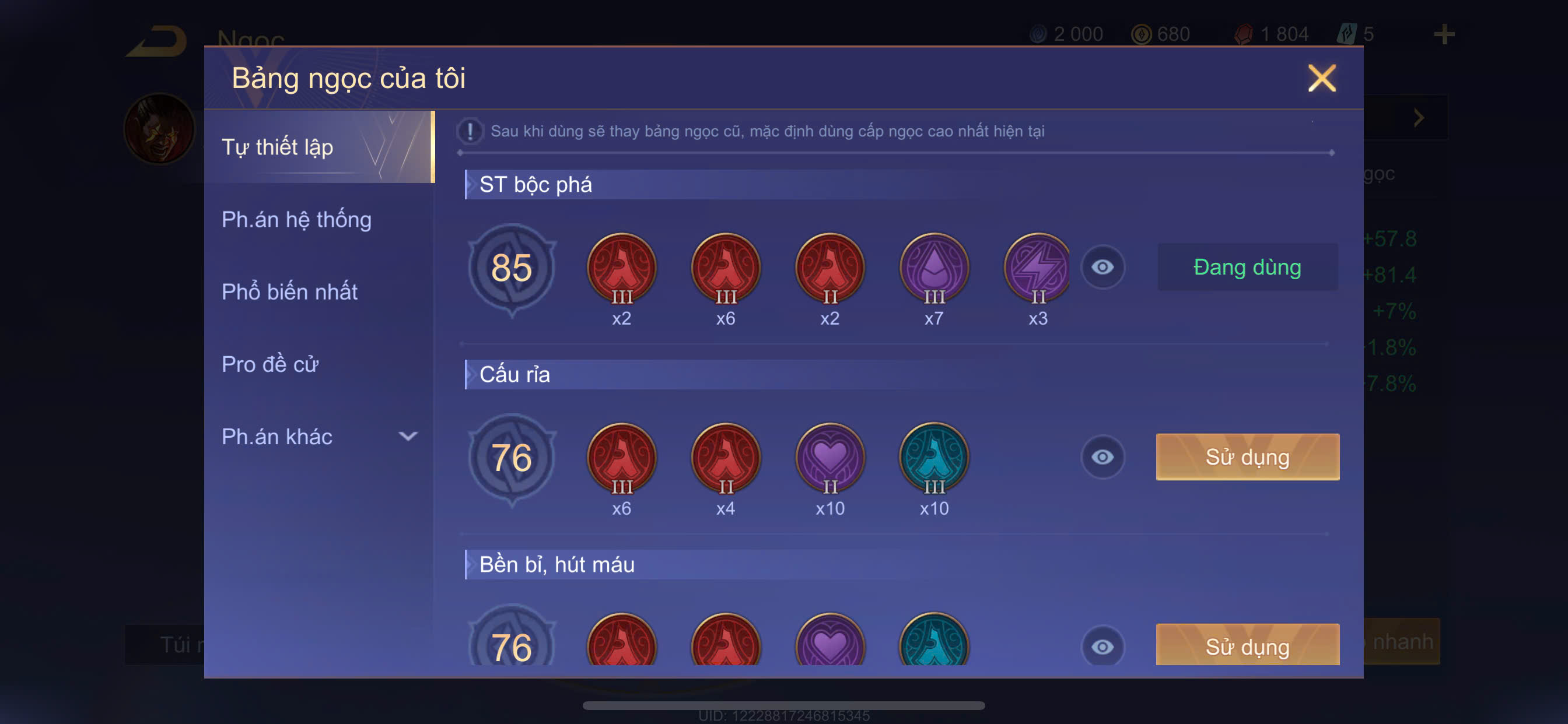1568x724 pixels.
Task: Preview the ST bộc phá rune page
Action: (x=1102, y=267)
